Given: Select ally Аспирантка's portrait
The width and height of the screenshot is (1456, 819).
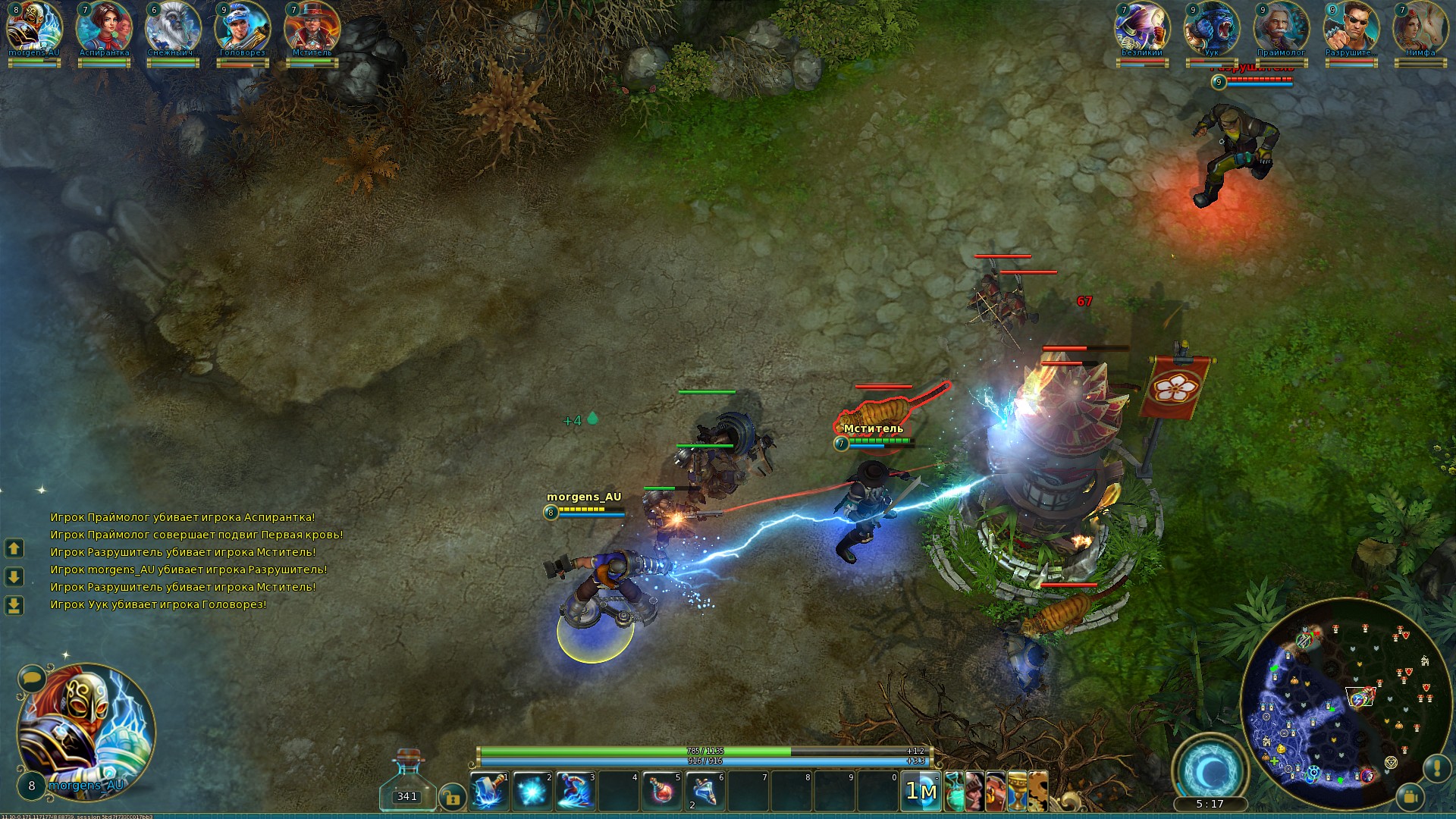Looking at the screenshot, I should [104, 29].
